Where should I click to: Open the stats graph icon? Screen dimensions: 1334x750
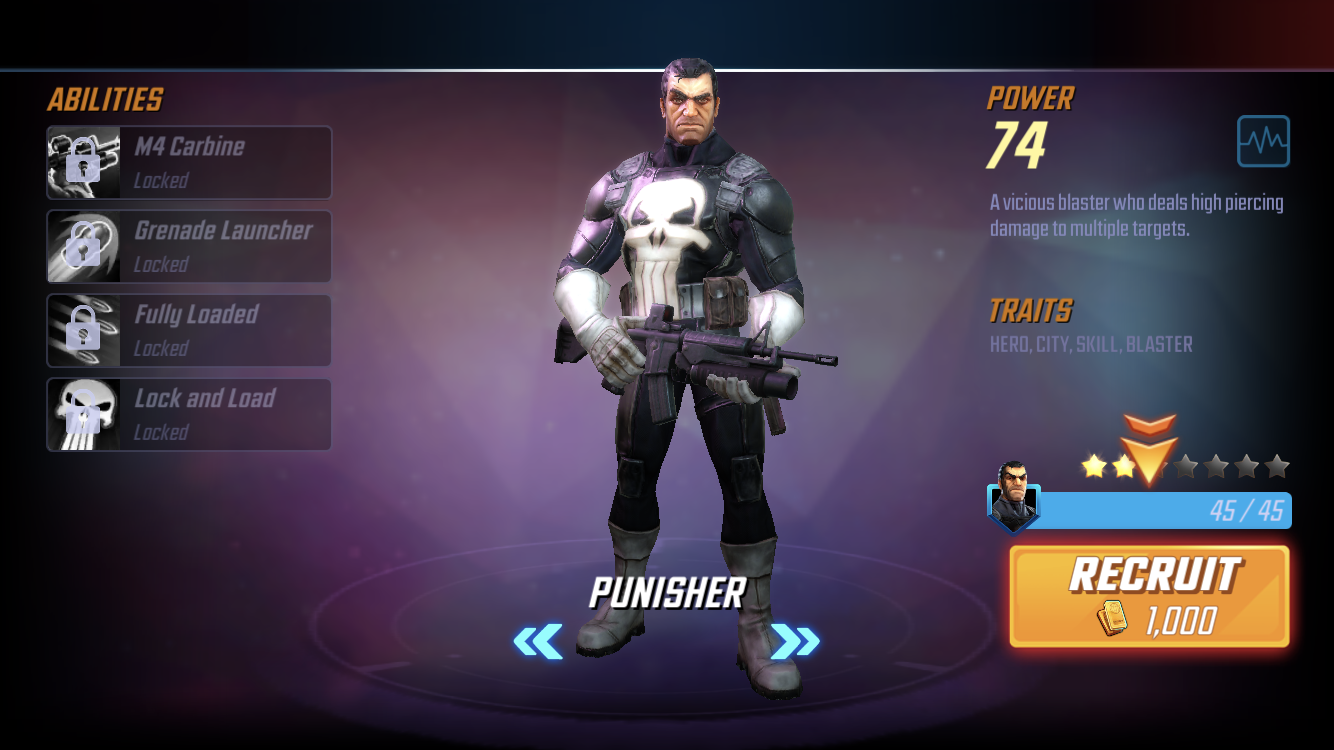[1263, 141]
